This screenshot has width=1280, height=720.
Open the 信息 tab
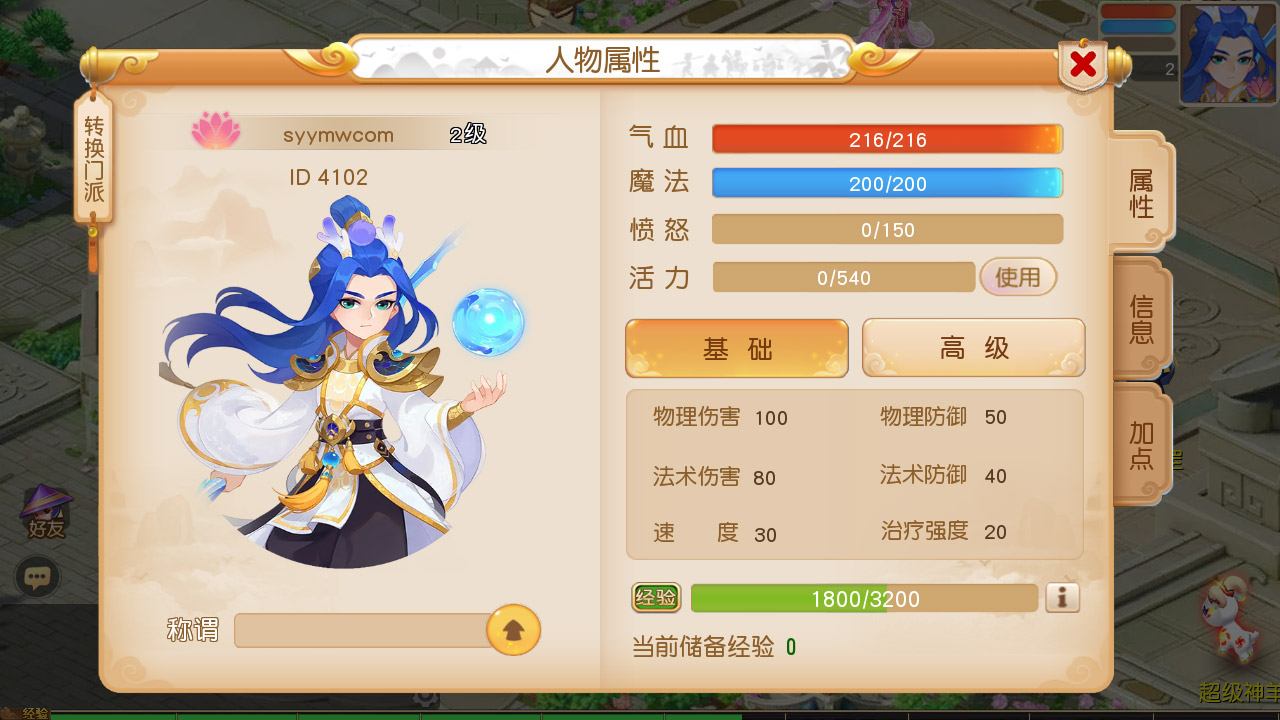[1141, 318]
